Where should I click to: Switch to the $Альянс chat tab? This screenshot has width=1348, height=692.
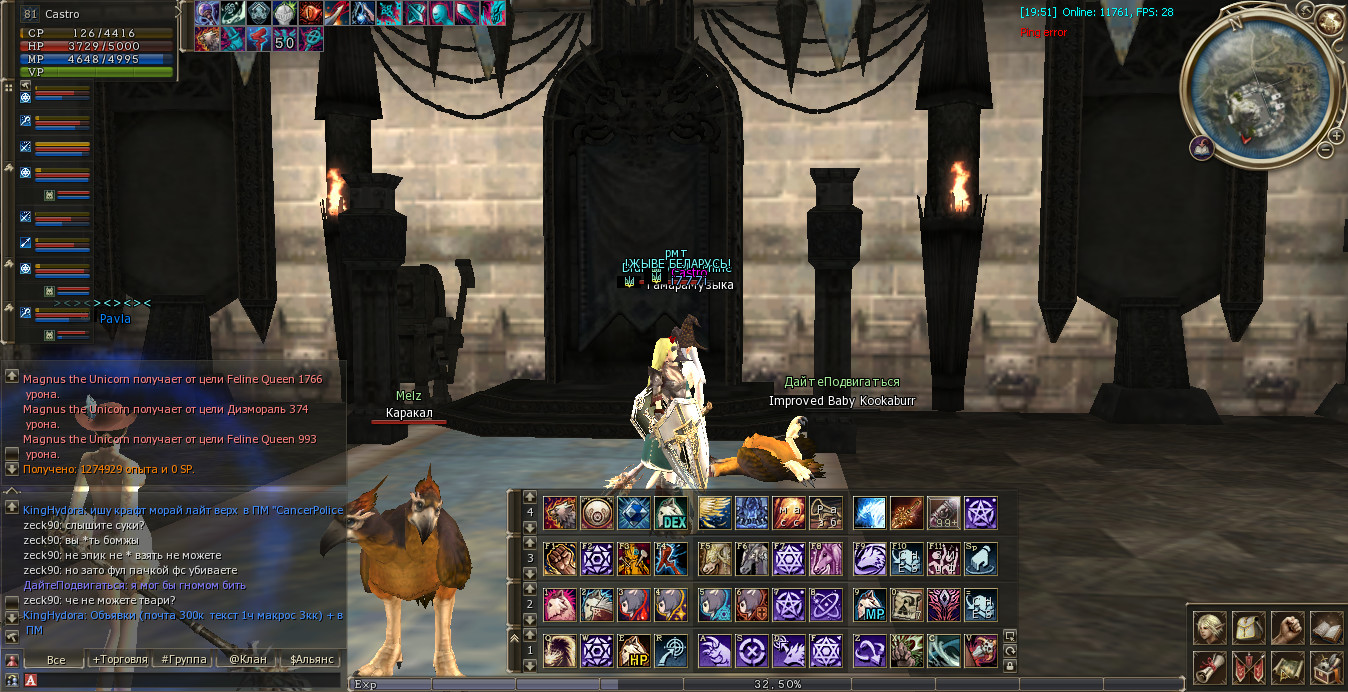[x=311, y=660]
